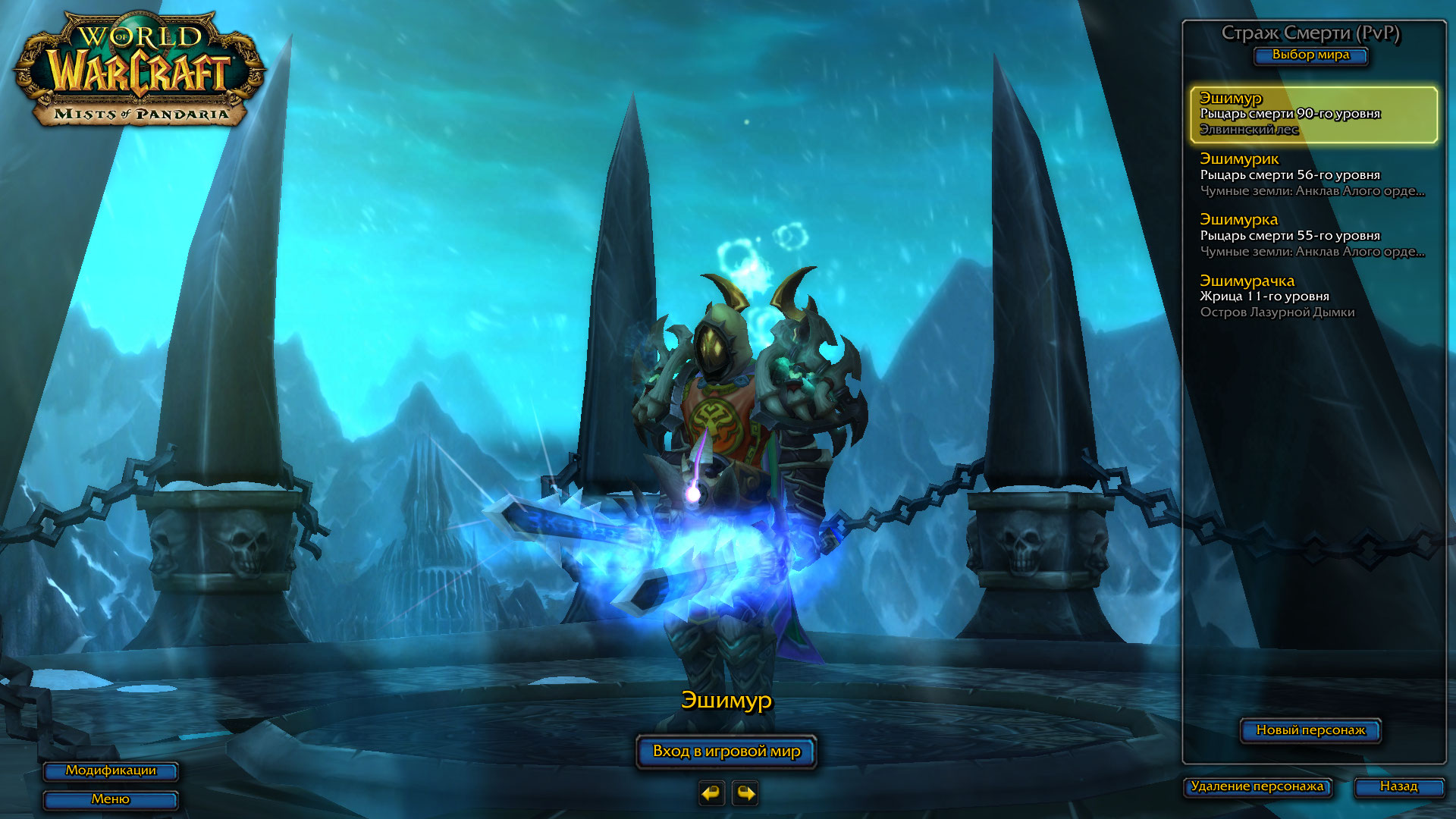Go back with the Назад button

(1398, 786)
